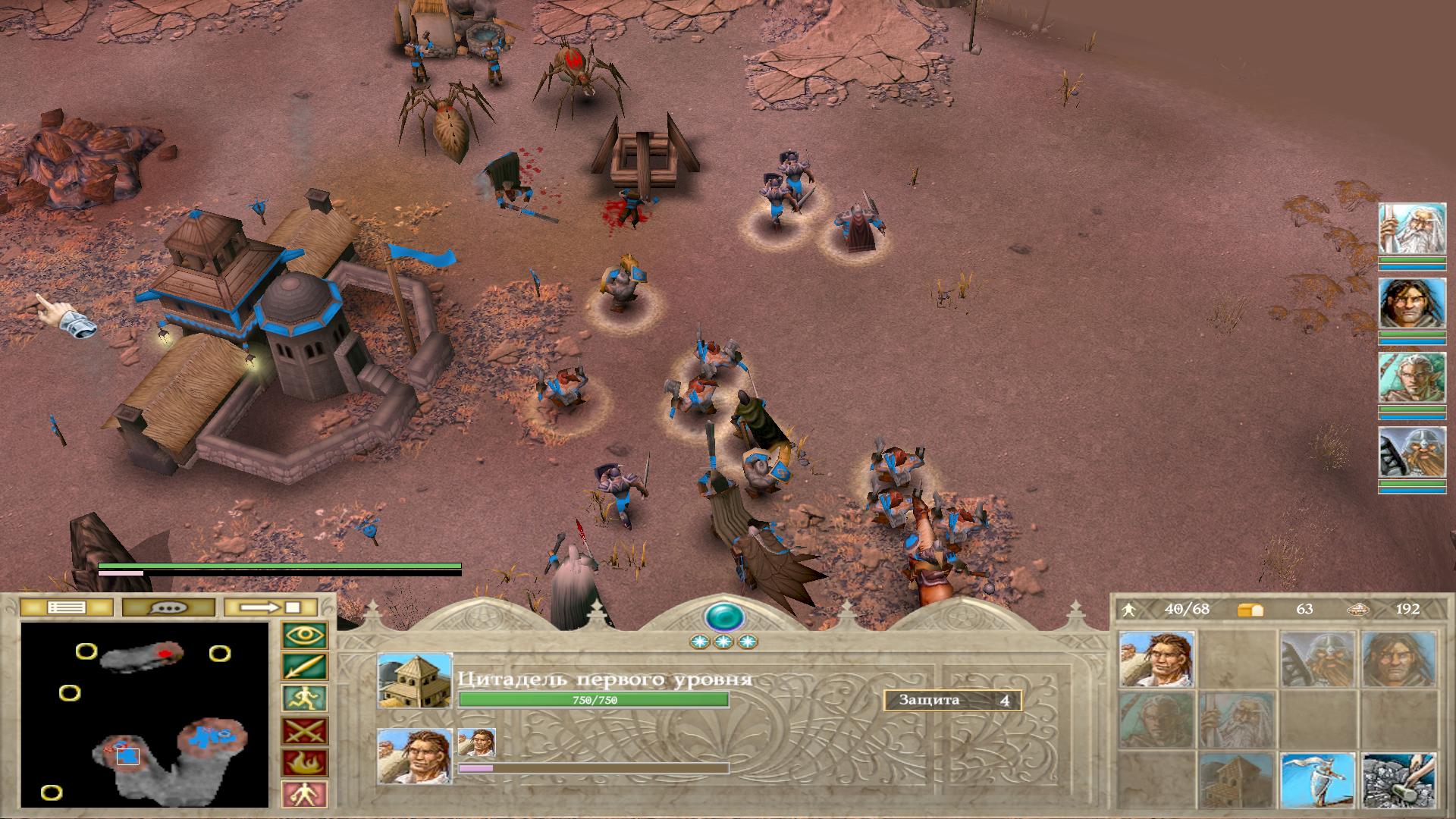The image size is (1456, 819).
Task: Cancel the large worker in production queue
Action: pyautogui.click(x=414, y=757)
